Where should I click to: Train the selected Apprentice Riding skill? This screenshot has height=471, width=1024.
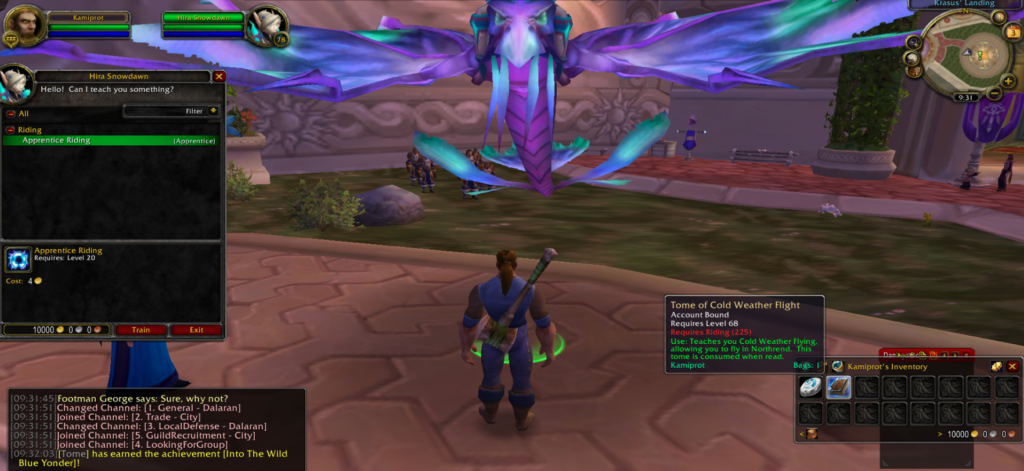click(140, 330)
